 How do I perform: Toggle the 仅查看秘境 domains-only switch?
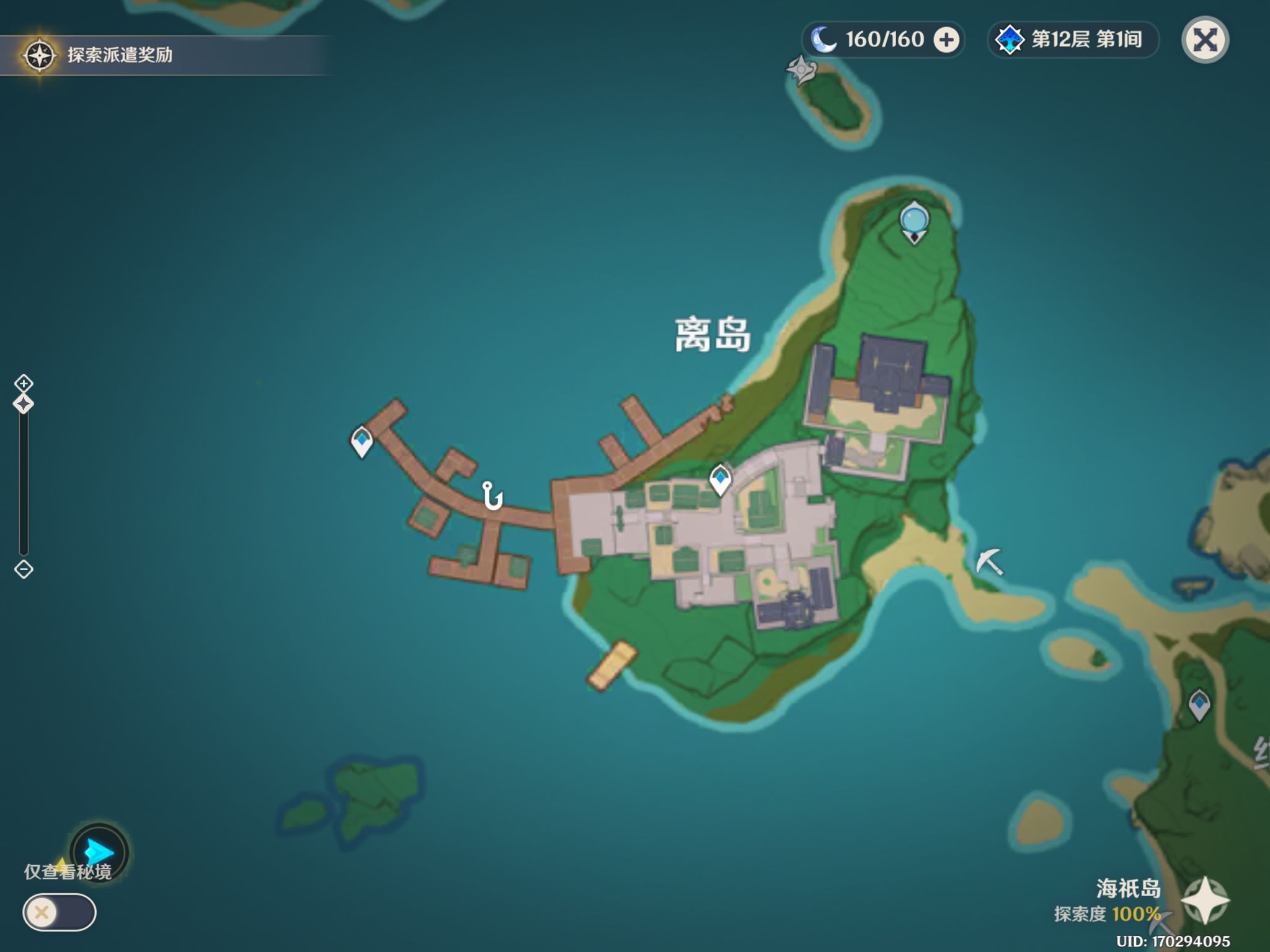[60, 912]
